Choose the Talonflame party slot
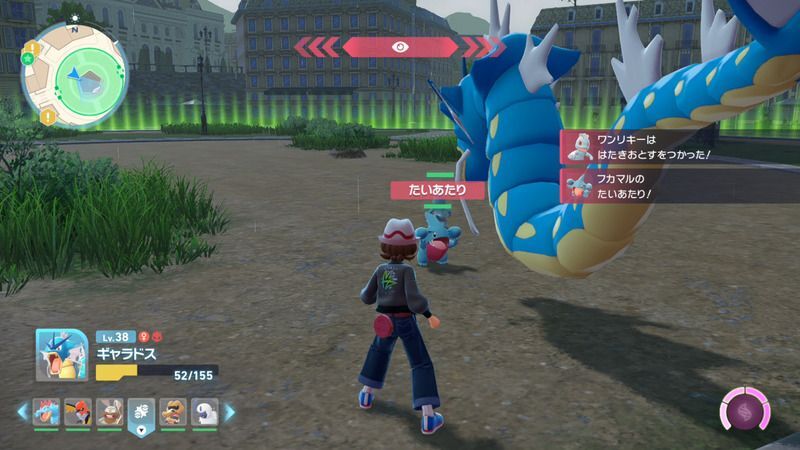 coord(79,411)
